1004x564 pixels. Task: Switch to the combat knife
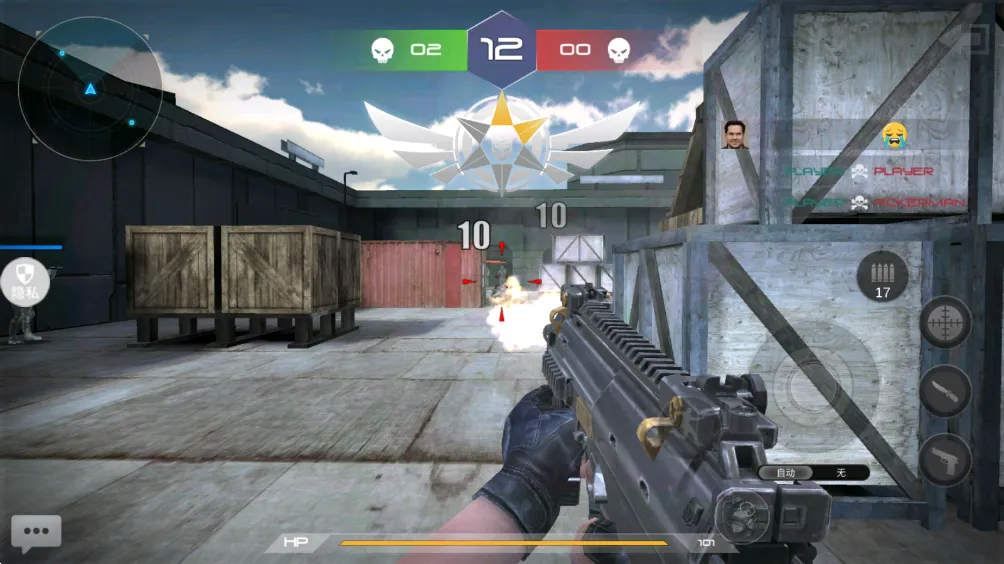945,391
